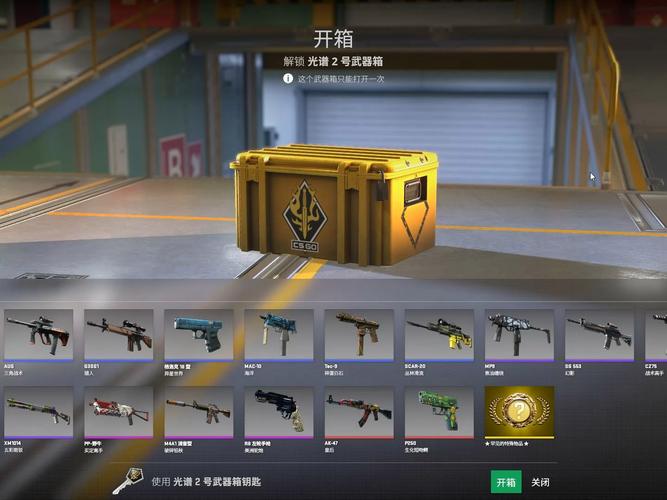Click the info icon beside the one-time-open notice
667x500 pixels.
[288, 78]
